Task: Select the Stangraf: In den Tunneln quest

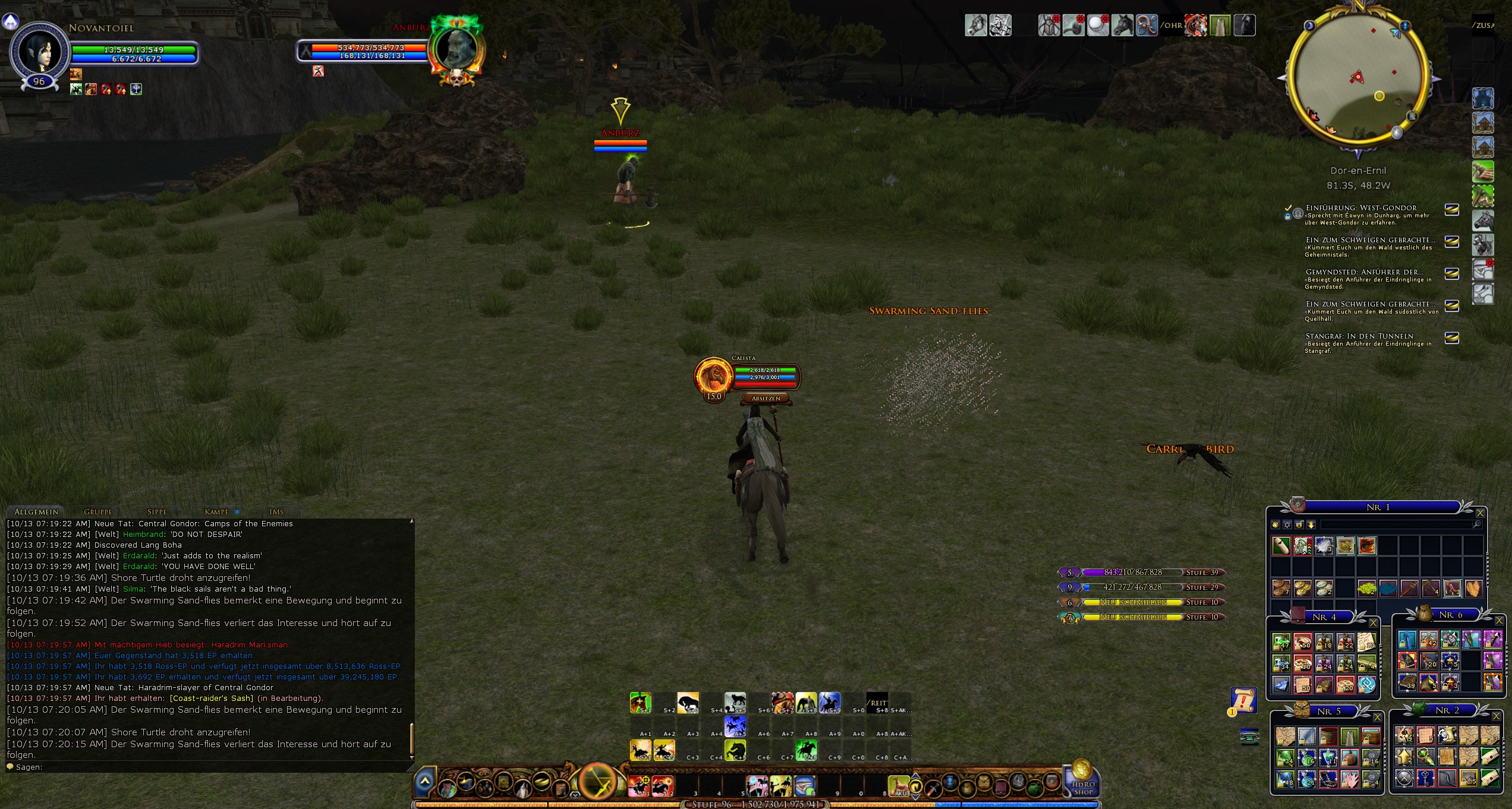Action: [1359, 336]
